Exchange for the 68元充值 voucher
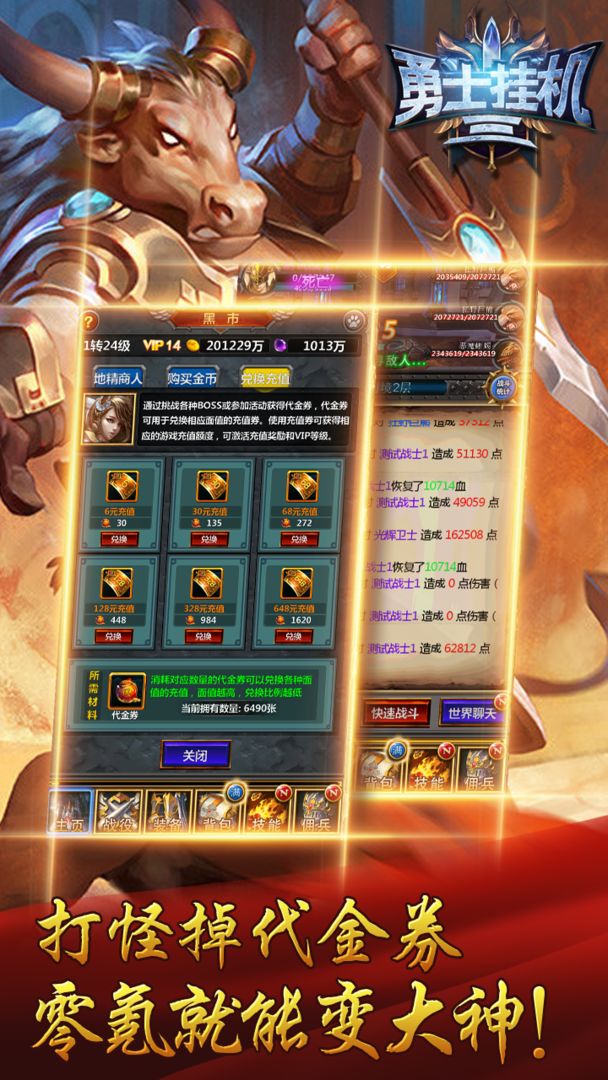608x1080 pixels. (x=294, y=539)
